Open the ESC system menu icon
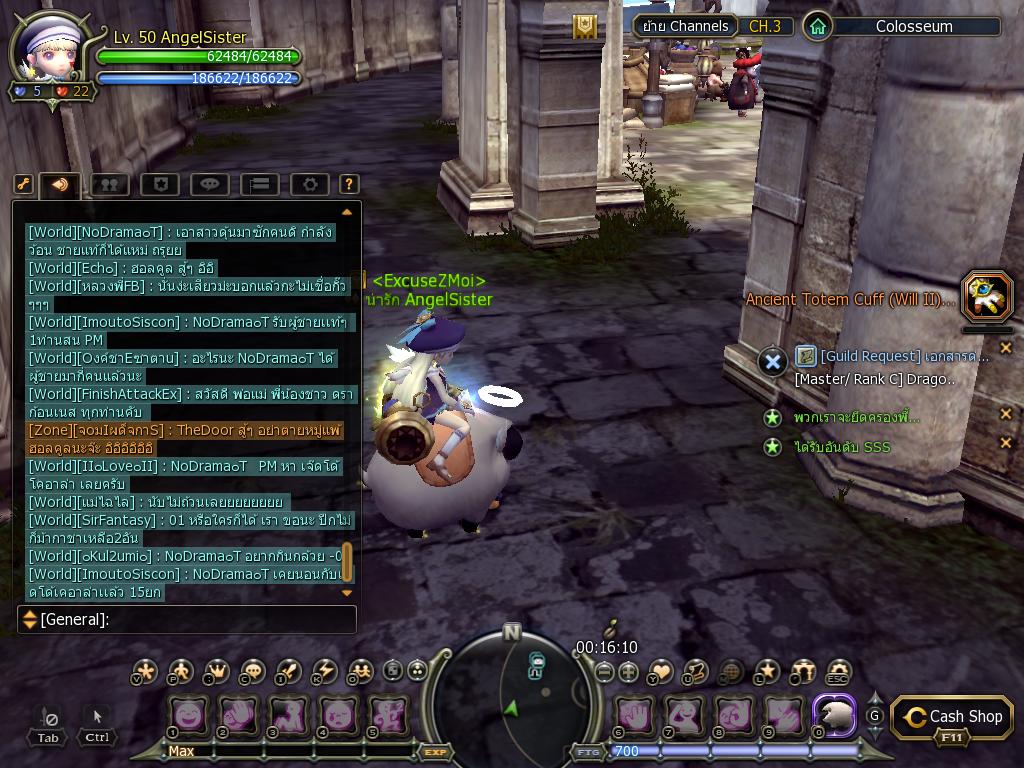The width and height of the screenshot is (1024, 768). click(x=838, y=672)
